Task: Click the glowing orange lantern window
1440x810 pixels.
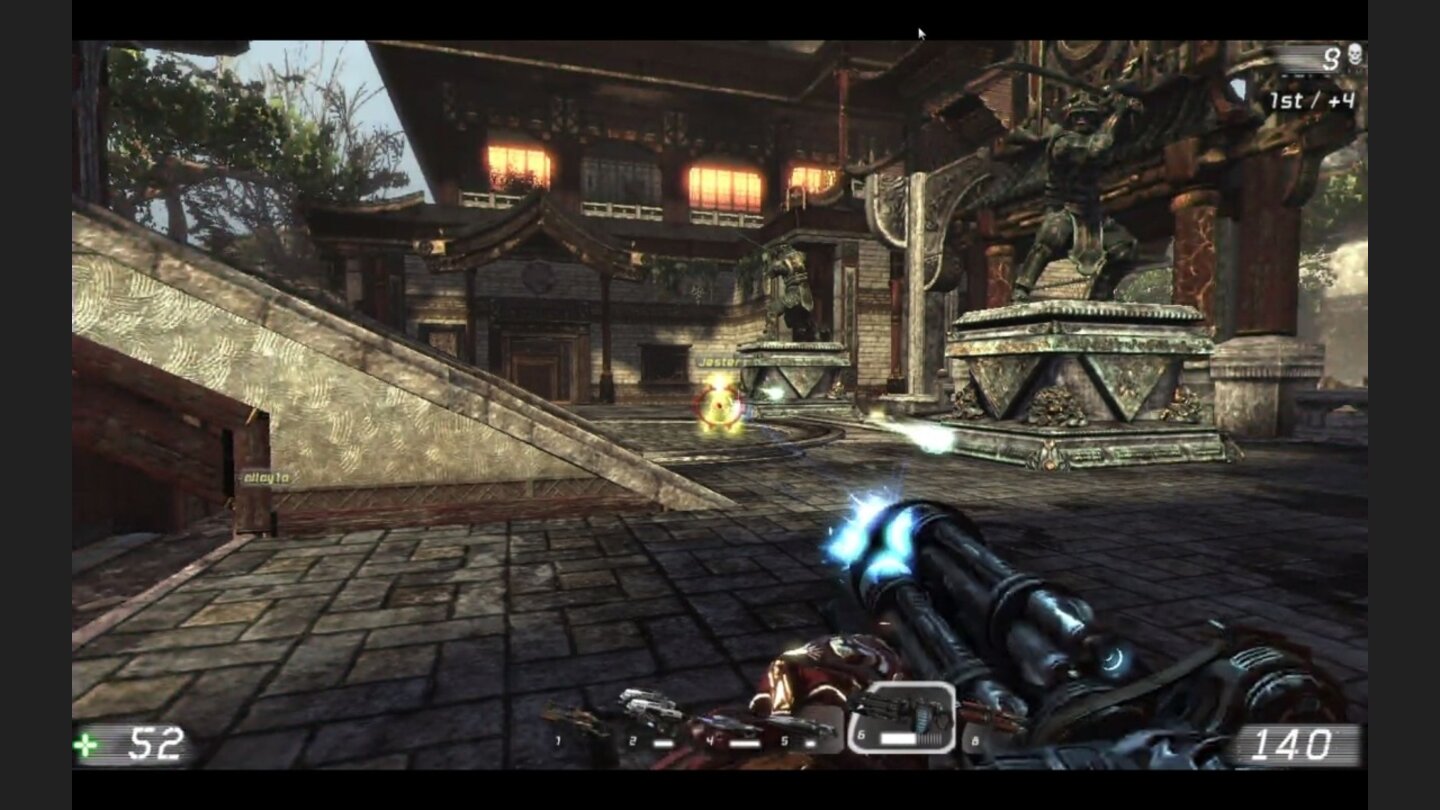Action: point(520,165)
